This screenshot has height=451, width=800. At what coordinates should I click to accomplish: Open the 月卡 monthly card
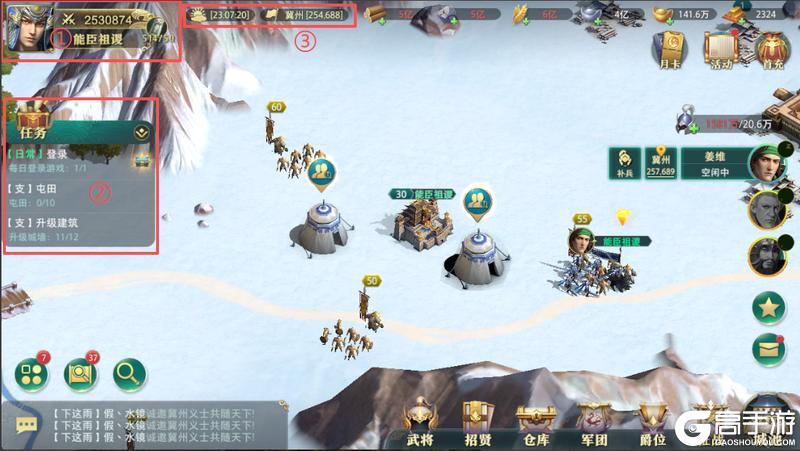pyautogui.click(x=669, y=47)
